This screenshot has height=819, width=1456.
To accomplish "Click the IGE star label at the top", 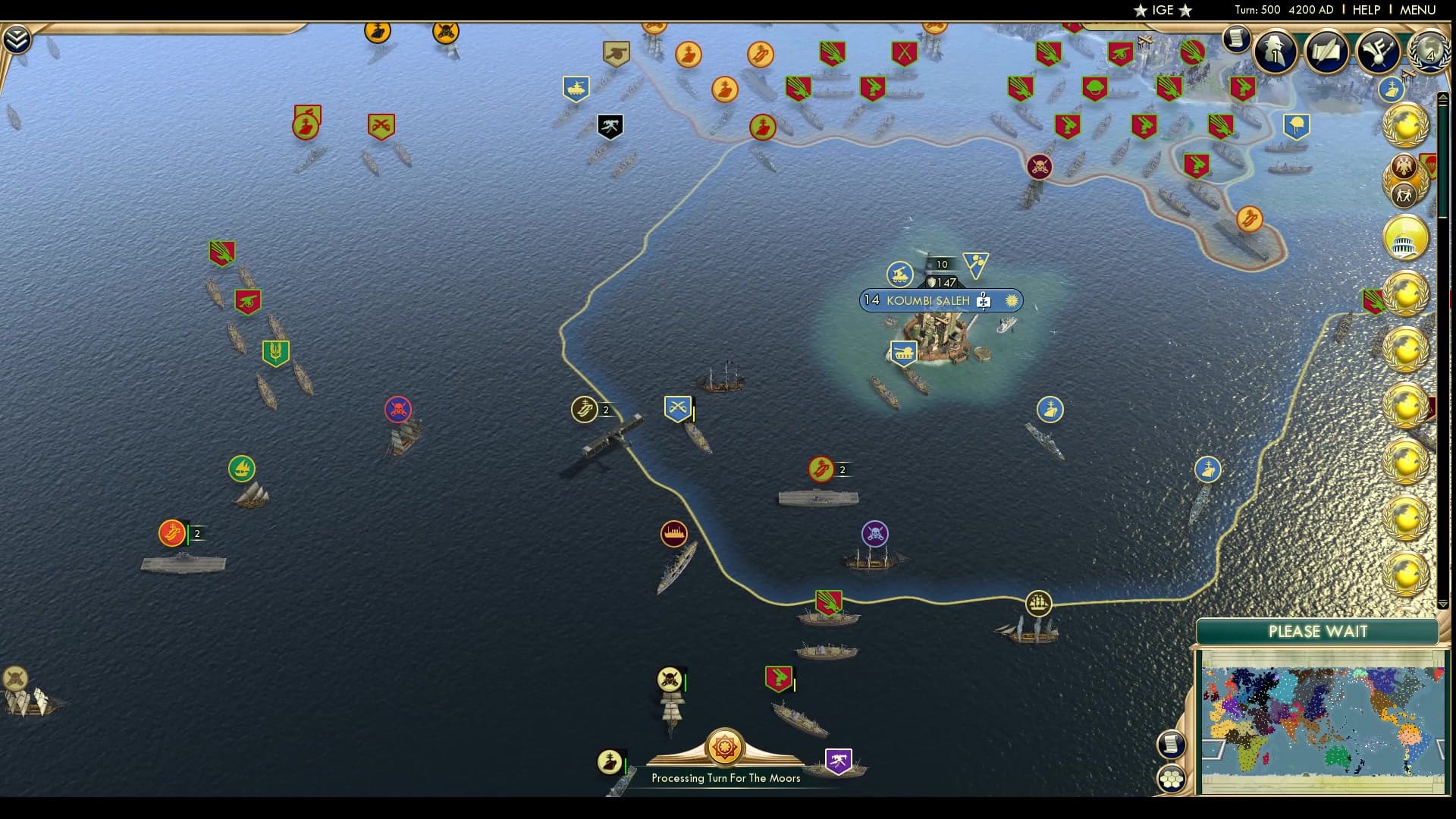I will [x=1162, y=11].
